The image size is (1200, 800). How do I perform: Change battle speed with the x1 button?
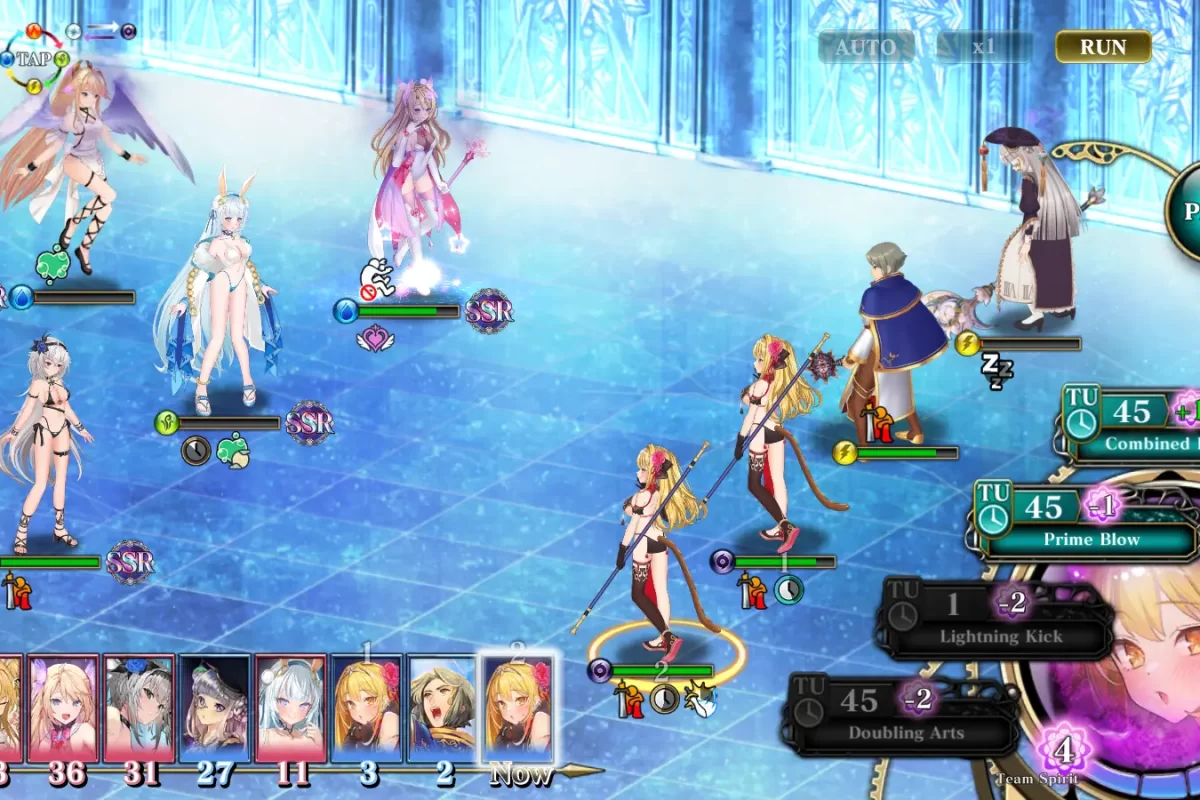pyautogui.click(x=984, y=47)
